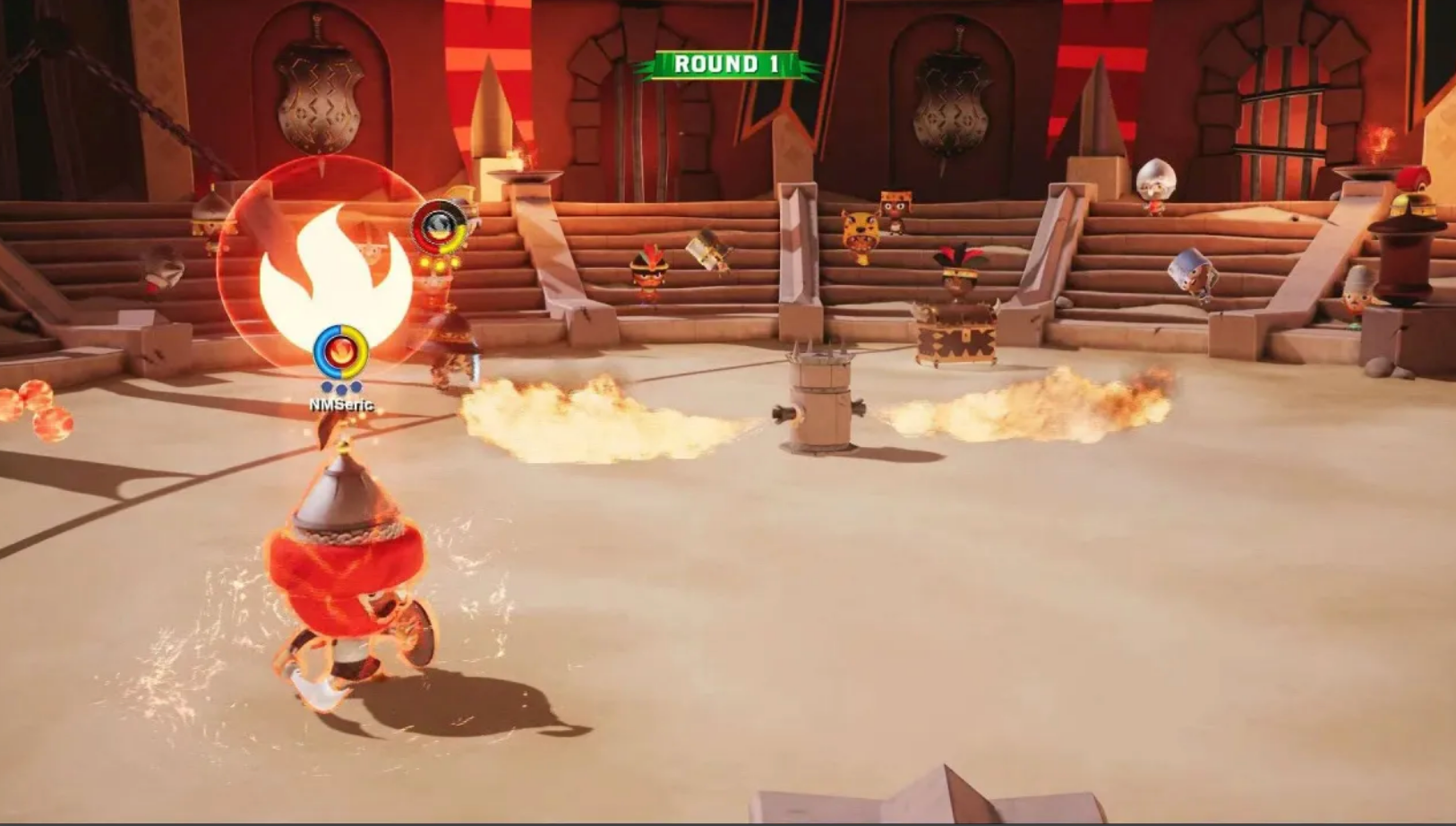Click NMSeric's circular fire ability icon

pyautogui.click(x=340, y=351)
